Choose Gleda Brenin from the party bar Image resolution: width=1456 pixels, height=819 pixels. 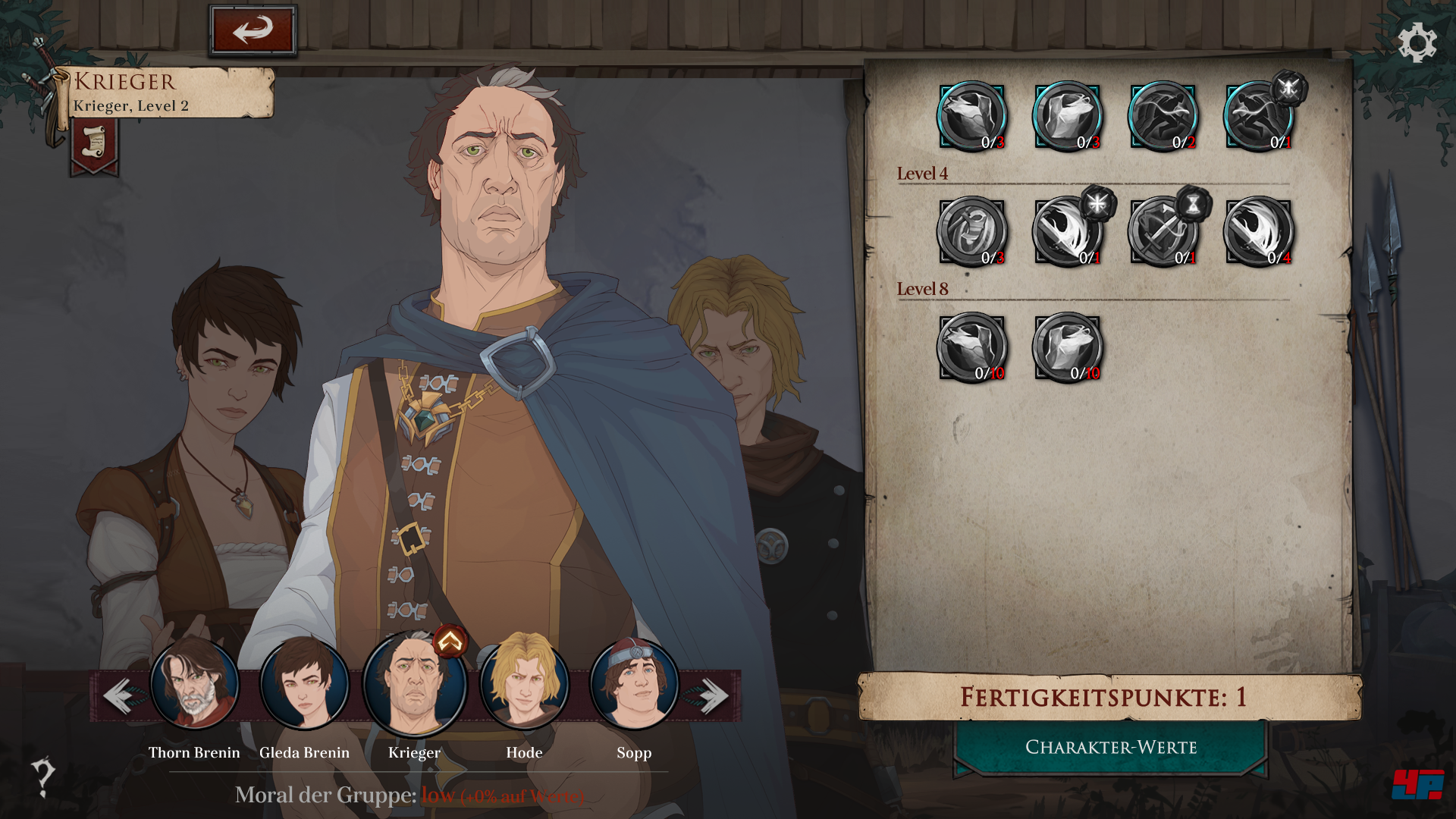pos(304,684)
